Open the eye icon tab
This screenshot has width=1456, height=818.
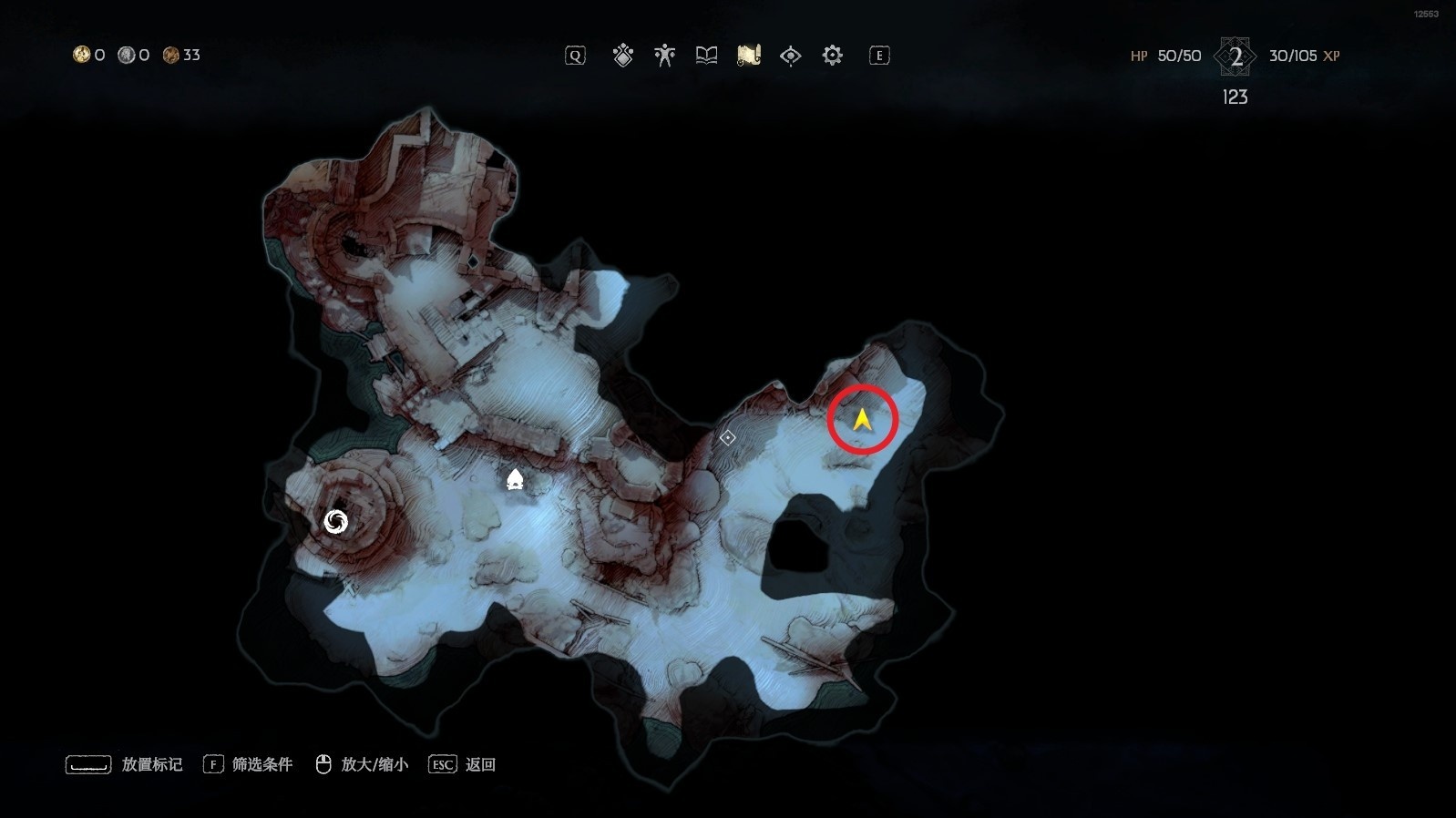[x=790, y=56]
